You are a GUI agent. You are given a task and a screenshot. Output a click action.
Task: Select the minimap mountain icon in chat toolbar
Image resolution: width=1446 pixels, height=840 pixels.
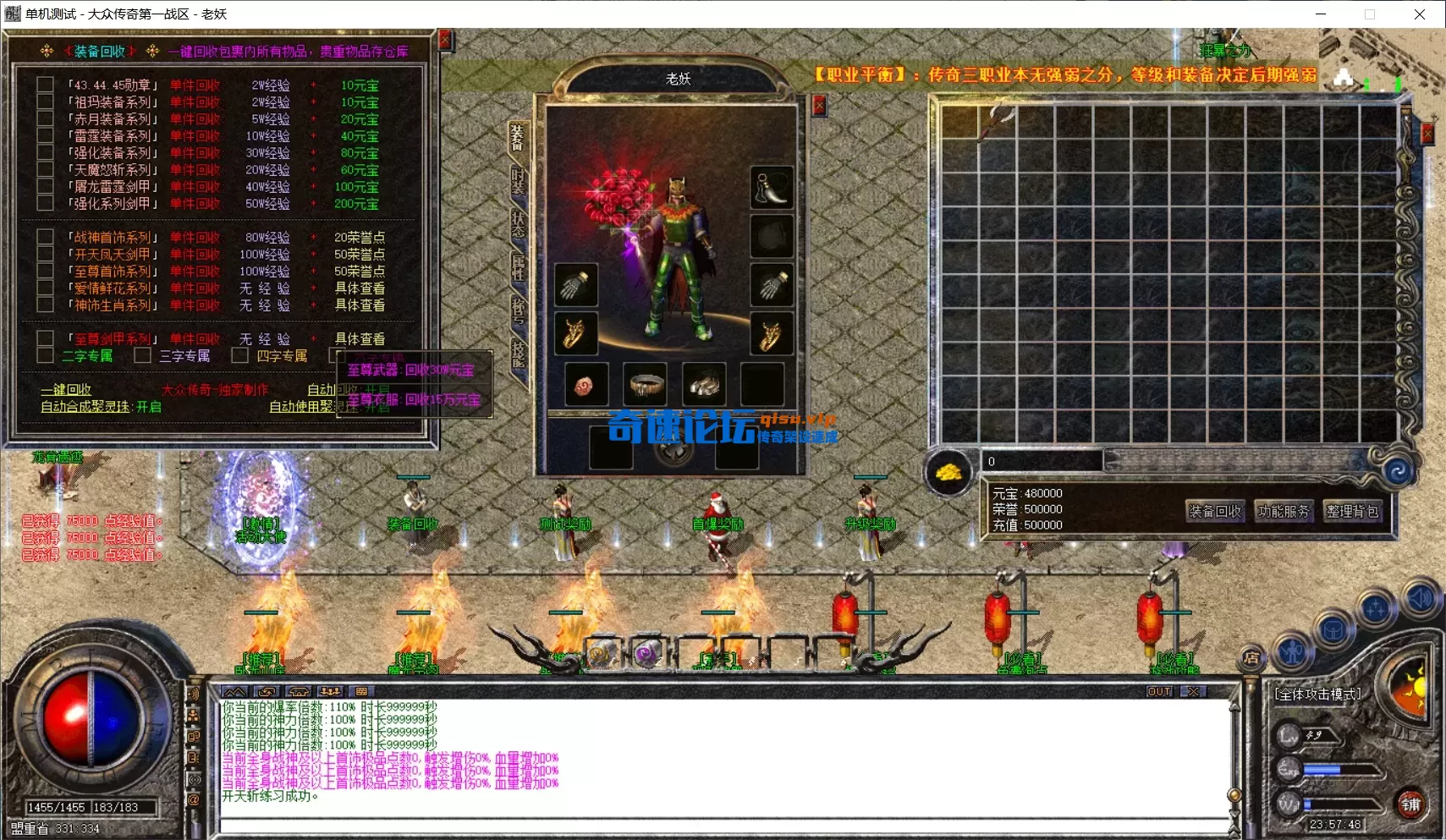coord(234,692)
